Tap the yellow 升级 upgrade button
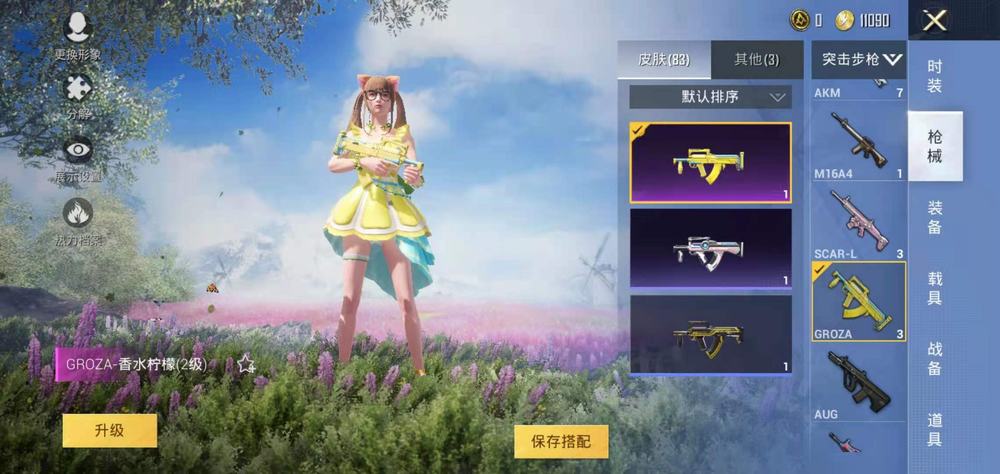1000x474 pixels. point(110,431)
